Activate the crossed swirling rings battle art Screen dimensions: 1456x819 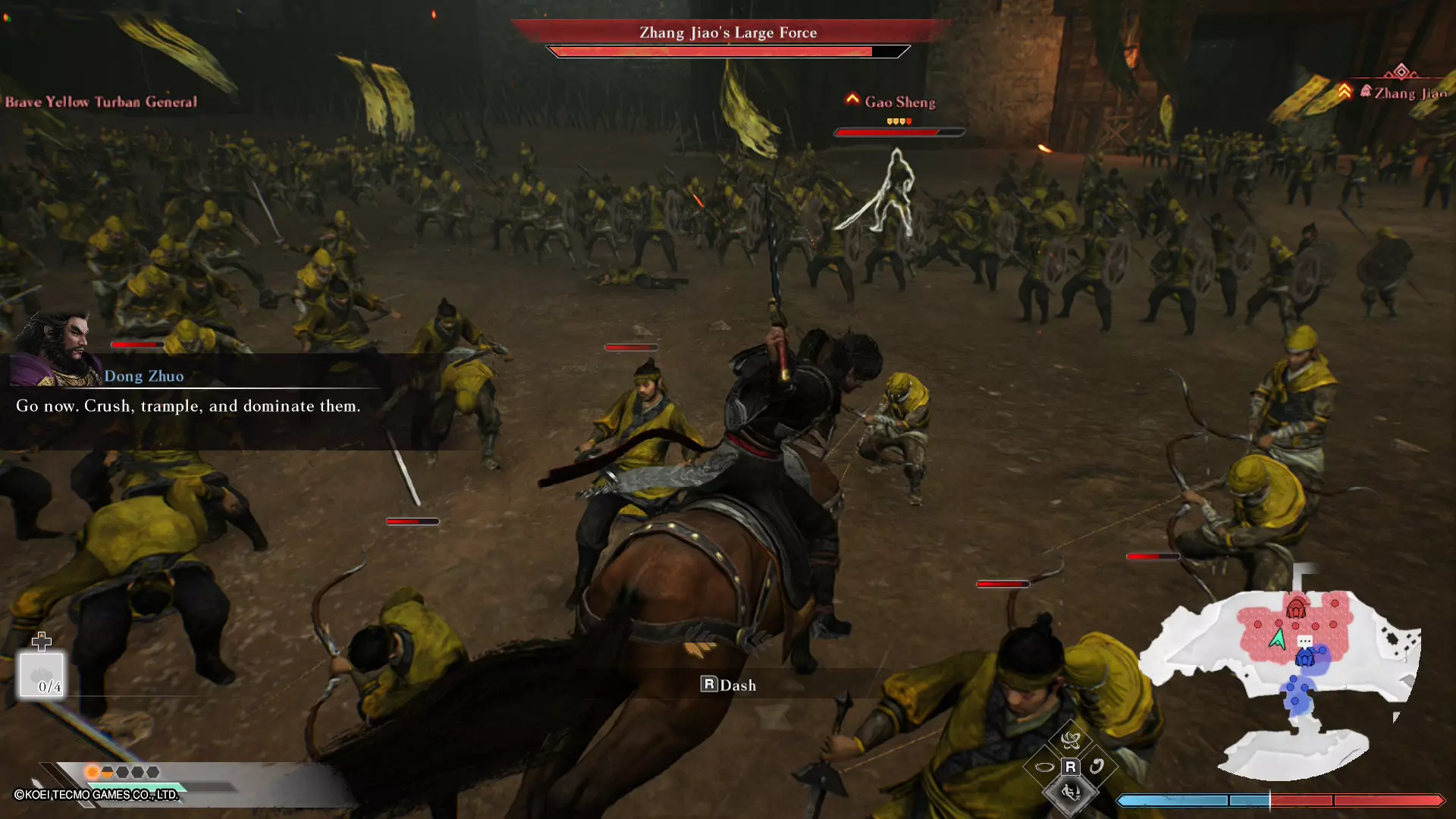pyautogui.click(x=1071, y=739)
